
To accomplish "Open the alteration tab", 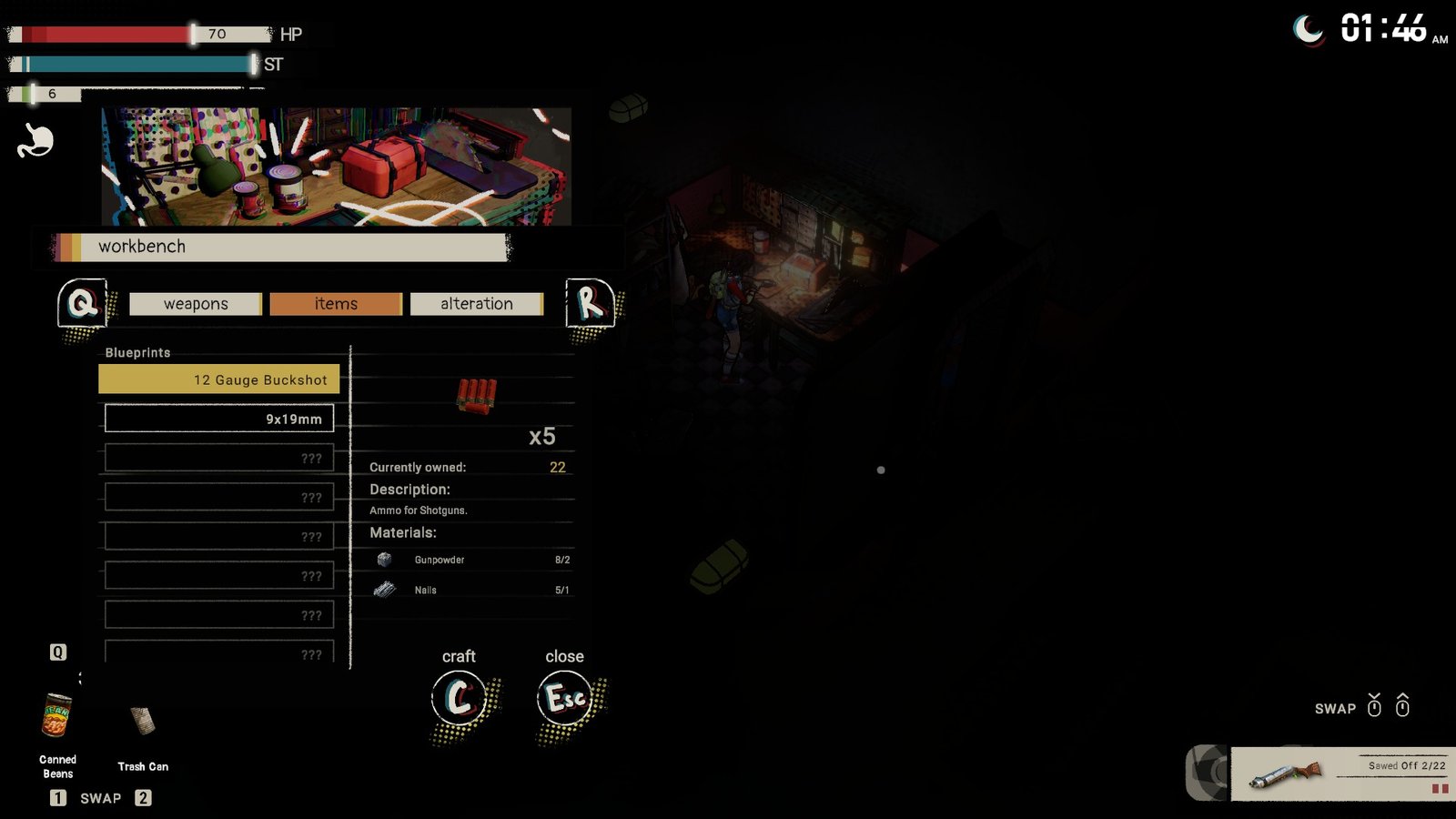I will (477, 303).
